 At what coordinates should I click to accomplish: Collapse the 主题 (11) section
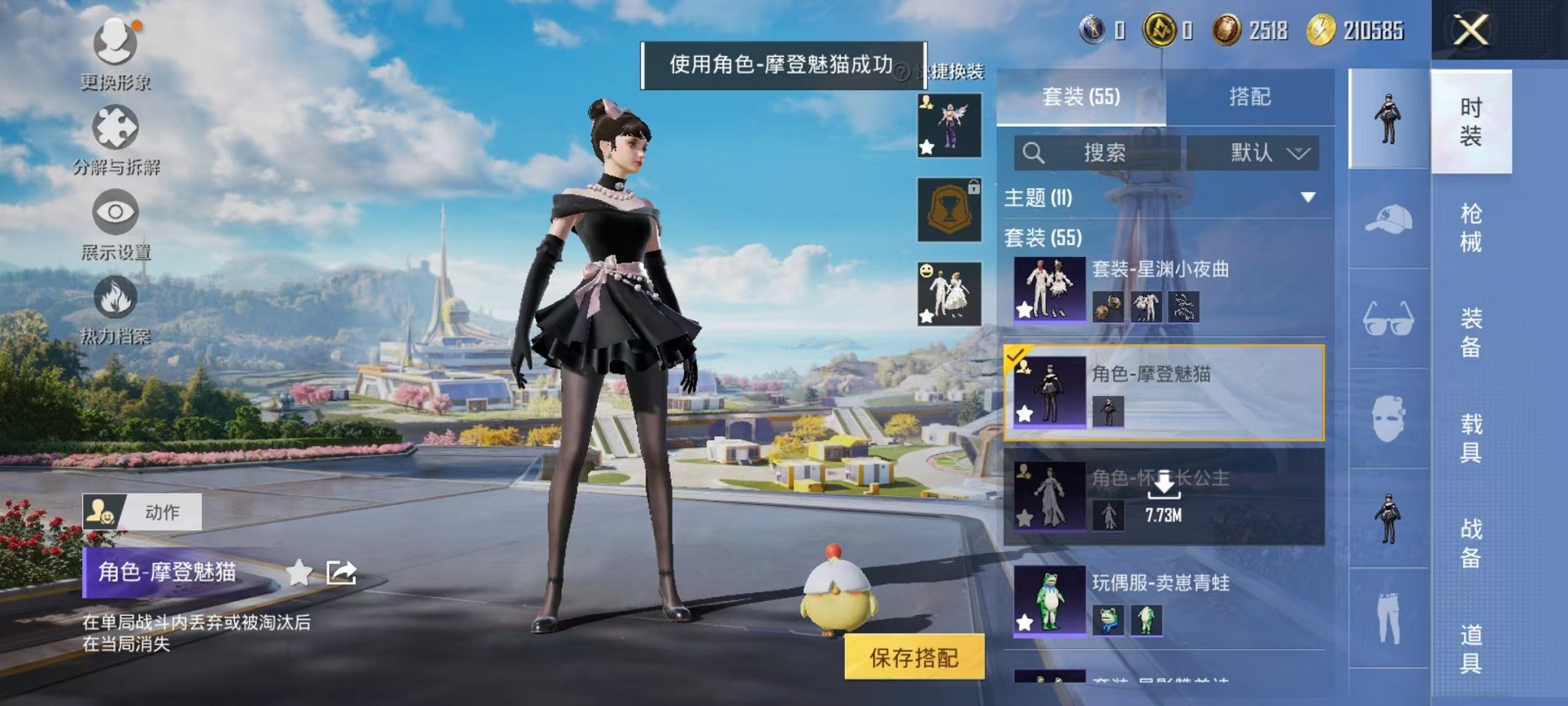pyautogui.click(x=1307, y=198)
